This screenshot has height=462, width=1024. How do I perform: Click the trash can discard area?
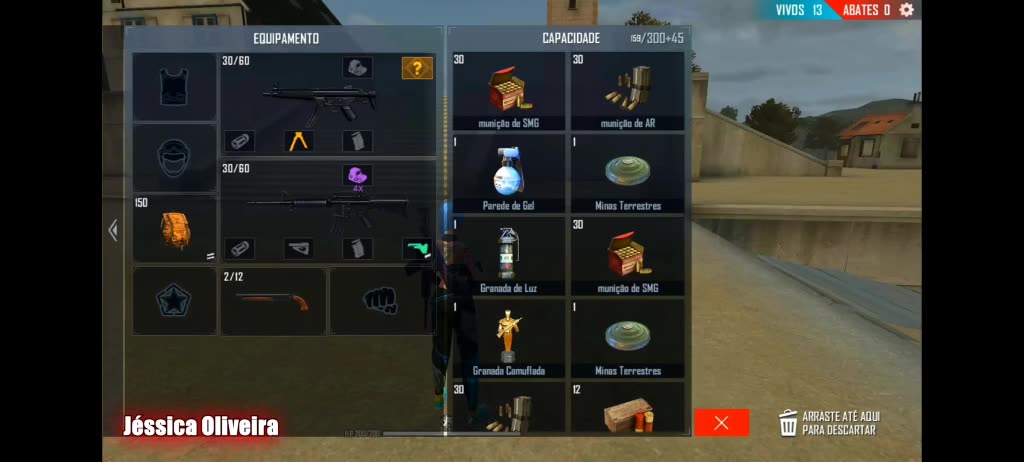pos(789,423)
